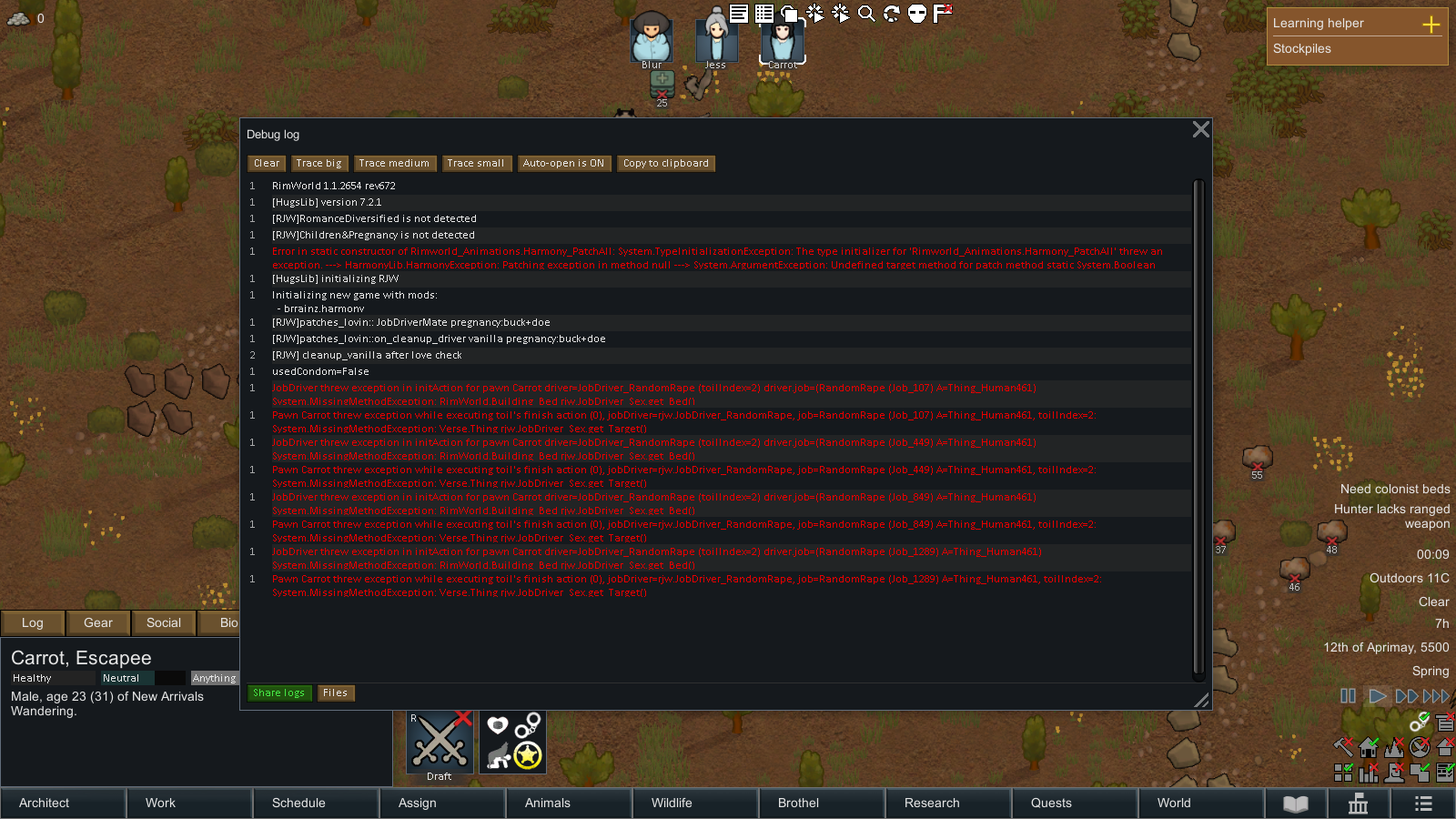Click the pawn face icon in top toolbar
1456x819 pixels.
point(917,14)
